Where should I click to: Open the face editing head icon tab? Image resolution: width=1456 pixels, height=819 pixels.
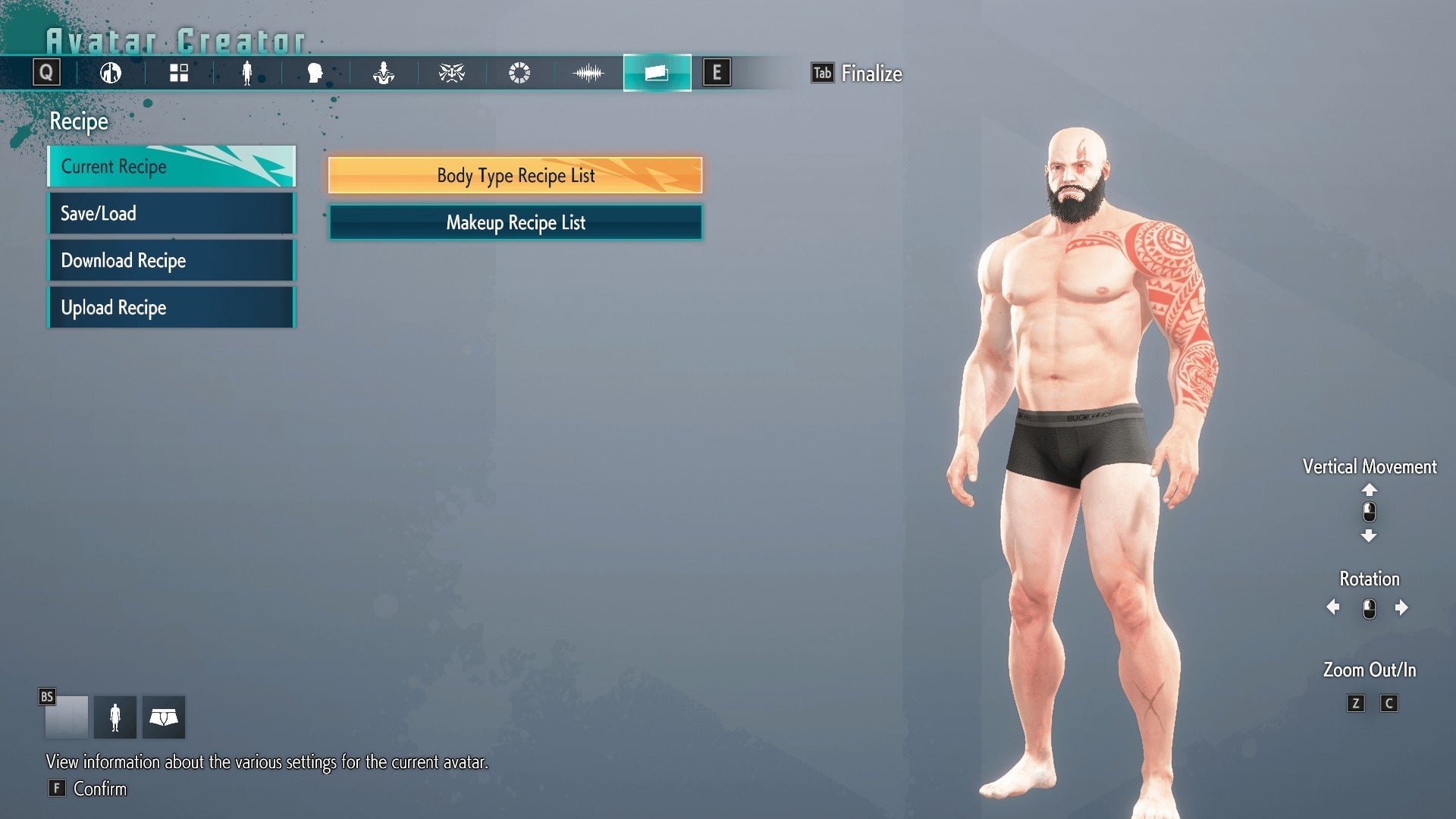(315, 74)
